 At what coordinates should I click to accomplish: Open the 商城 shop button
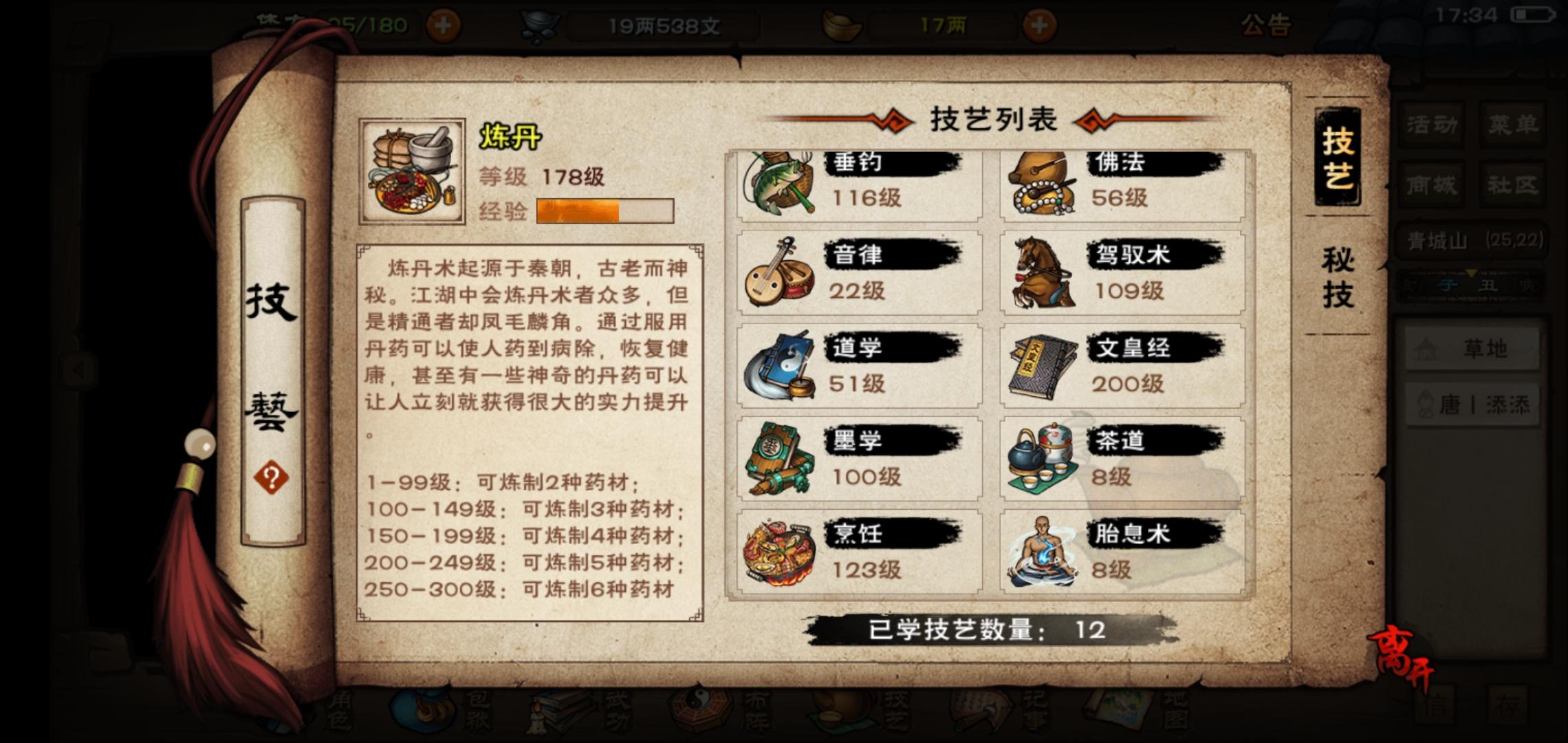click(x=1432, y=184)
